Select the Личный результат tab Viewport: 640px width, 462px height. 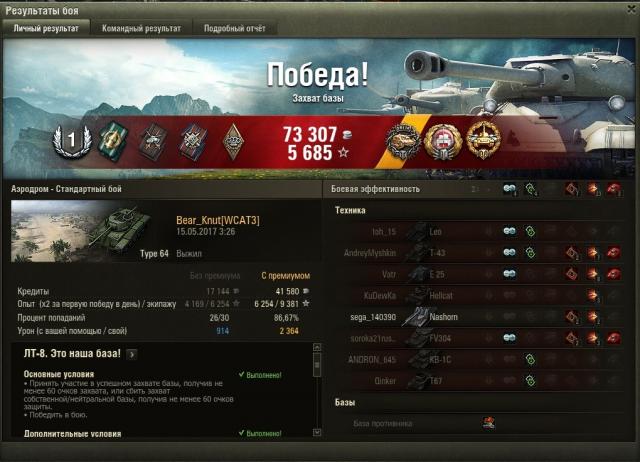click(46, 29)
